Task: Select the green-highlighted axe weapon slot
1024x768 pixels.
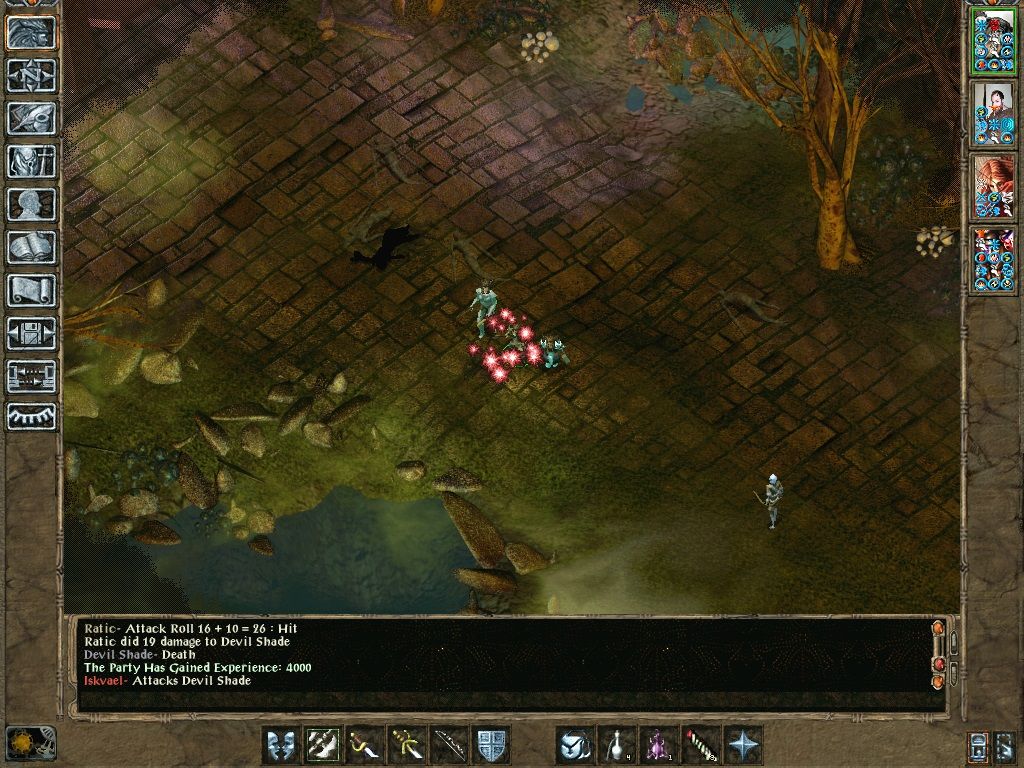Action: (323, 745)
